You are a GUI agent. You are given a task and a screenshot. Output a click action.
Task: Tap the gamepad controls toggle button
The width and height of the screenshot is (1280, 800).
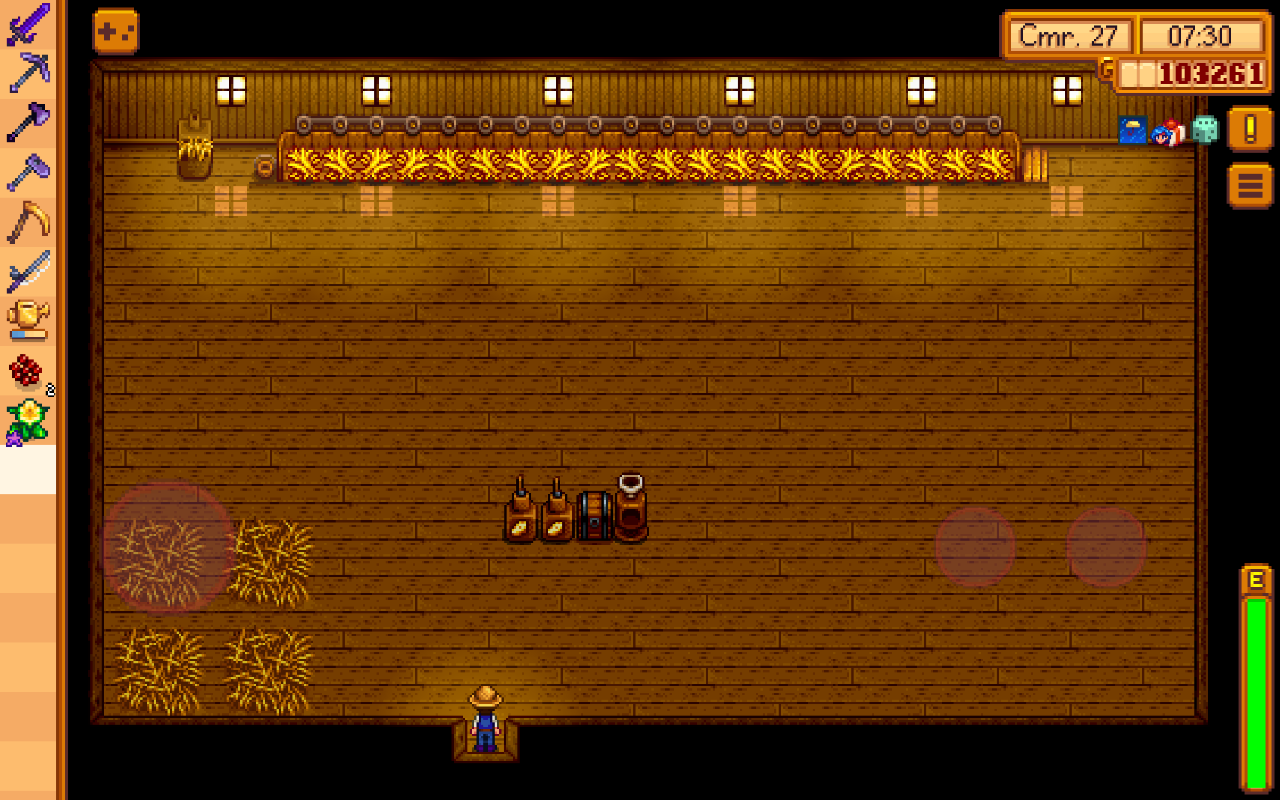116,31
